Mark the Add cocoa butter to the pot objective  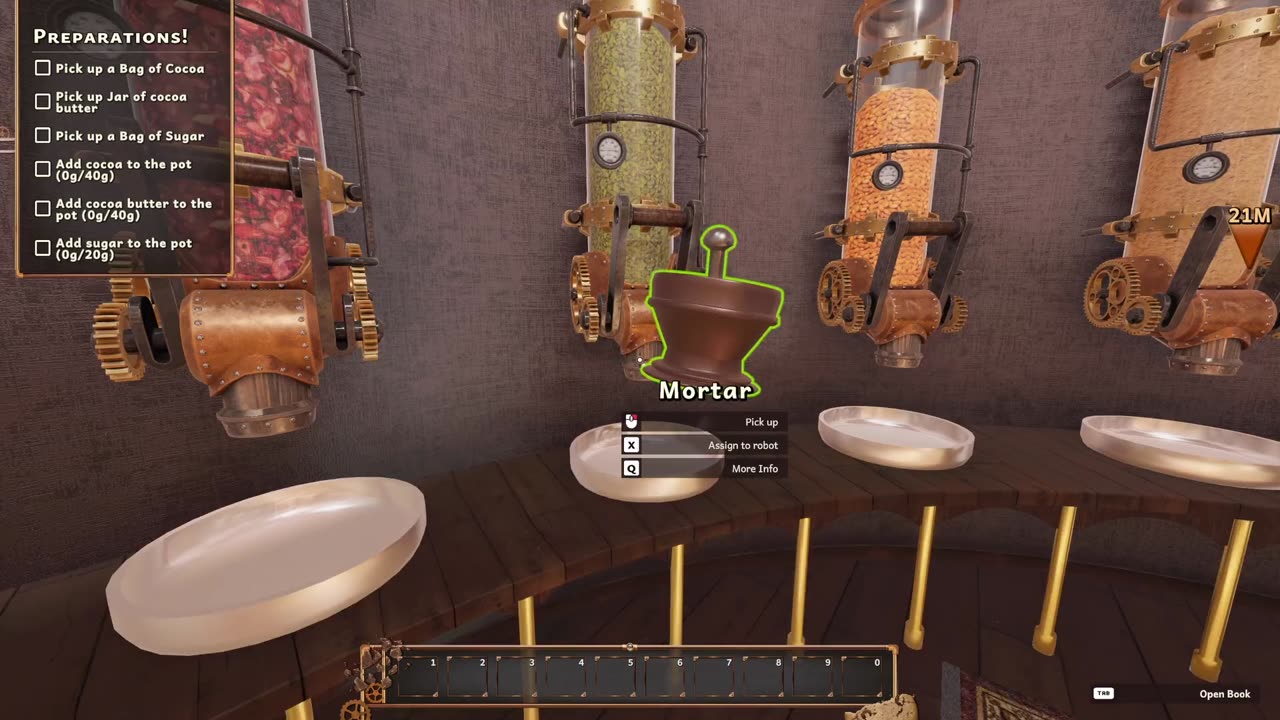42,209
